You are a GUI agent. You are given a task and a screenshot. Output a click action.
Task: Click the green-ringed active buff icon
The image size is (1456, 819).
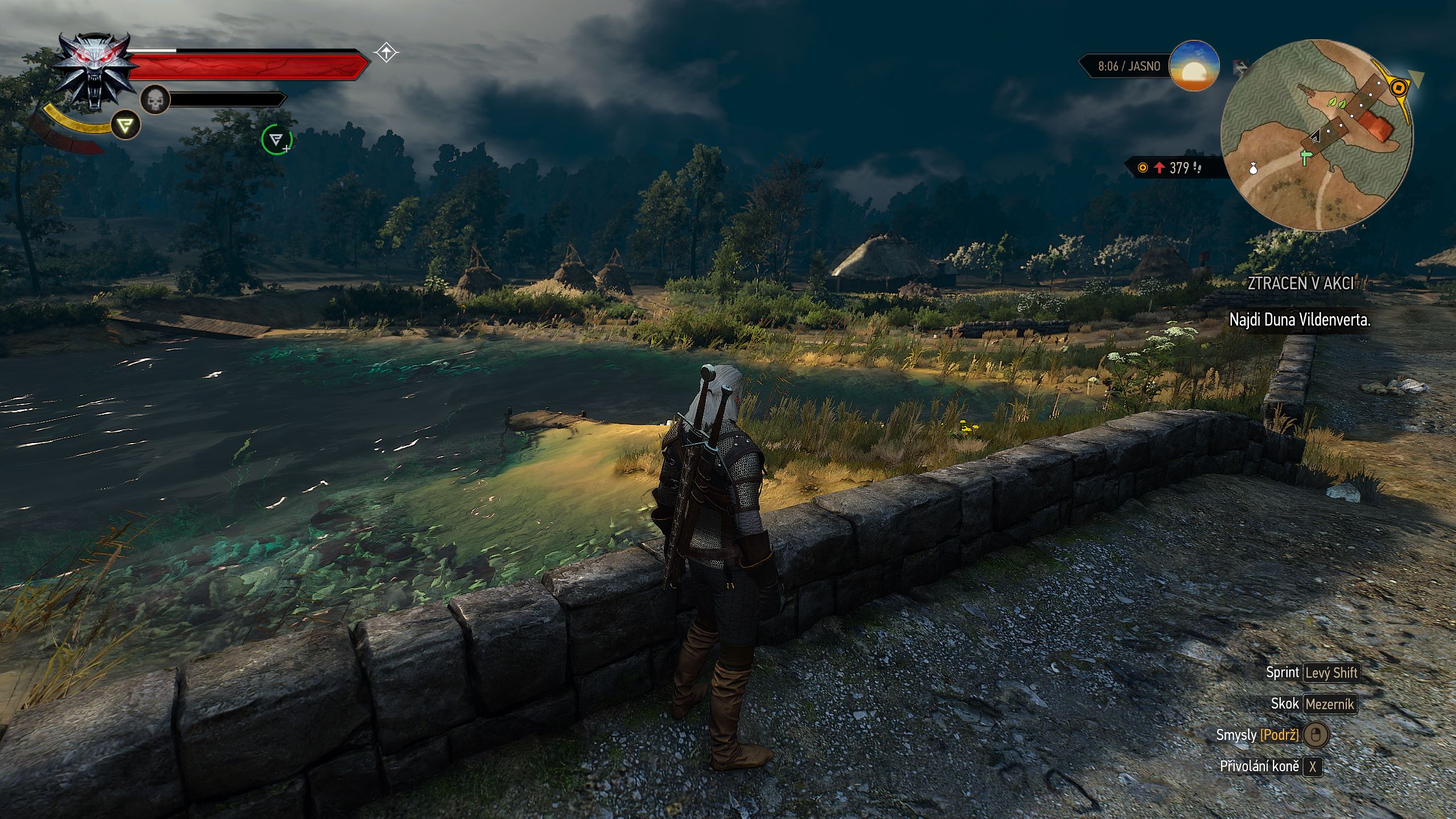[276, 139]
